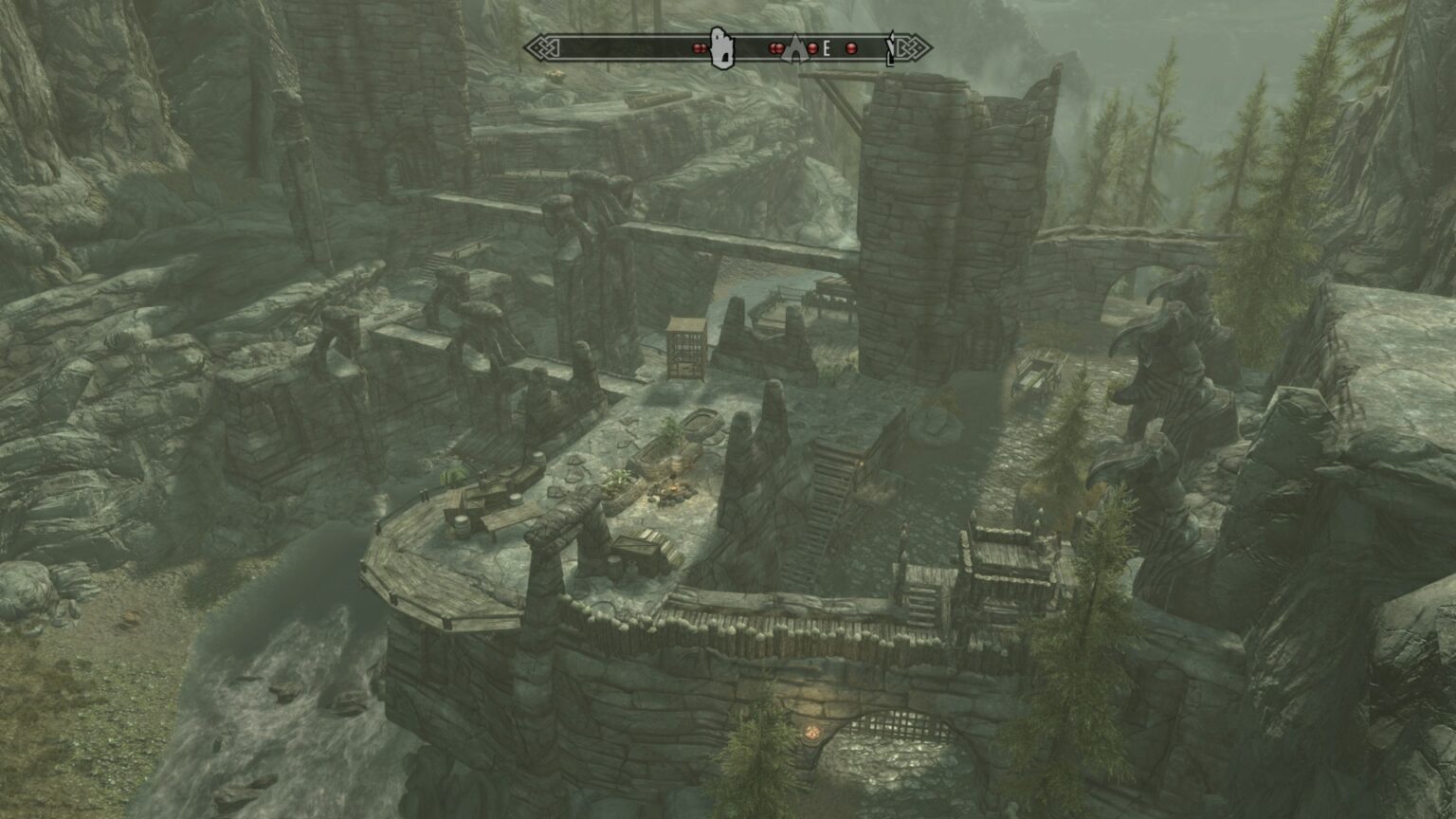Select the rightmost red enemy indicator
1456x819 pixels.
point(850,48)
